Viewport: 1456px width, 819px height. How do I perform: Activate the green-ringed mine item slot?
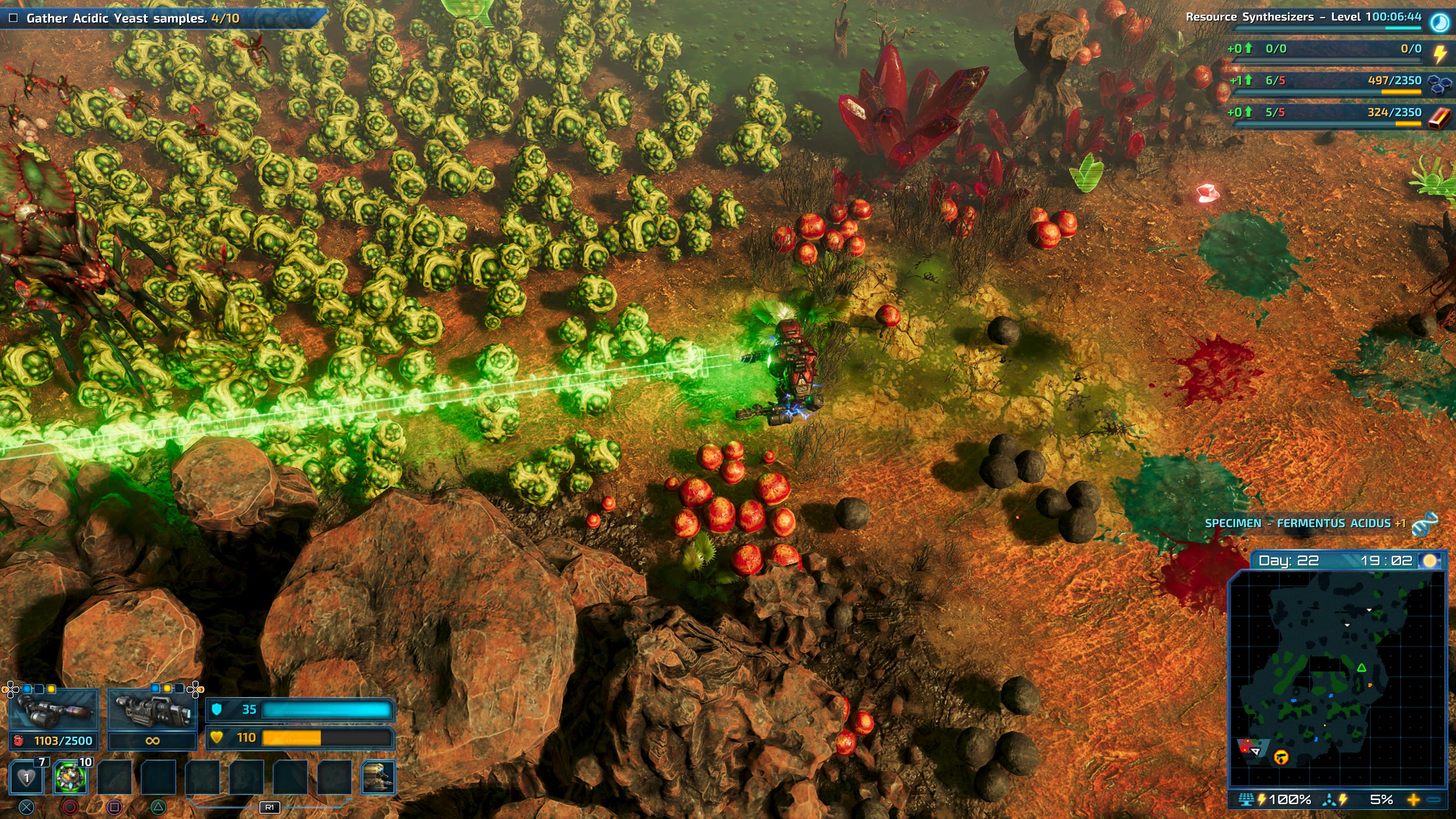71,777
